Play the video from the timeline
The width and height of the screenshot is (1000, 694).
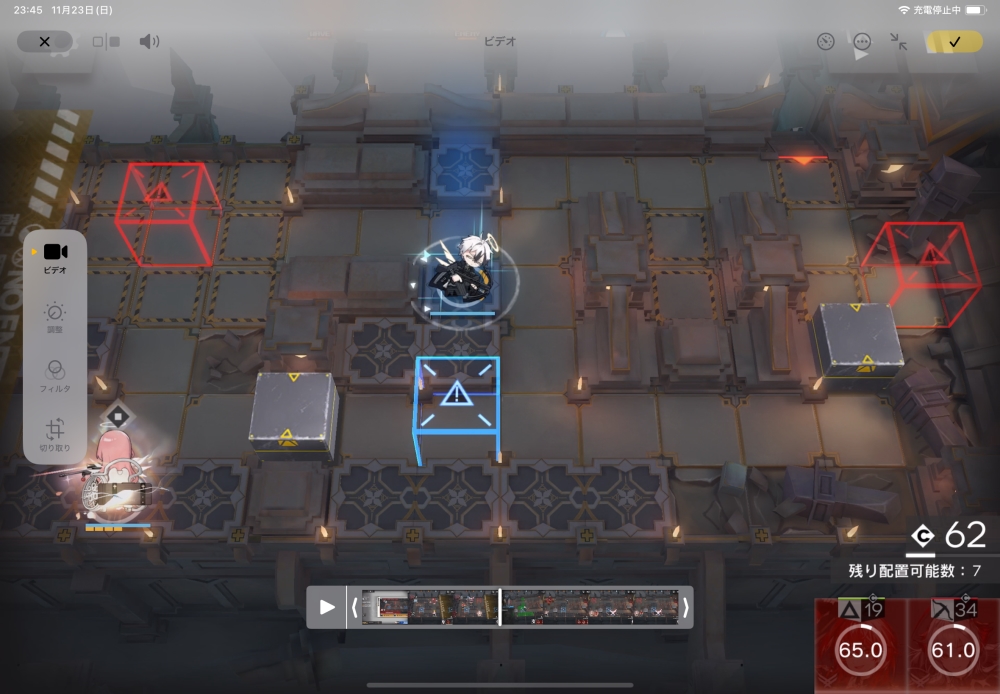coord(327,607)
